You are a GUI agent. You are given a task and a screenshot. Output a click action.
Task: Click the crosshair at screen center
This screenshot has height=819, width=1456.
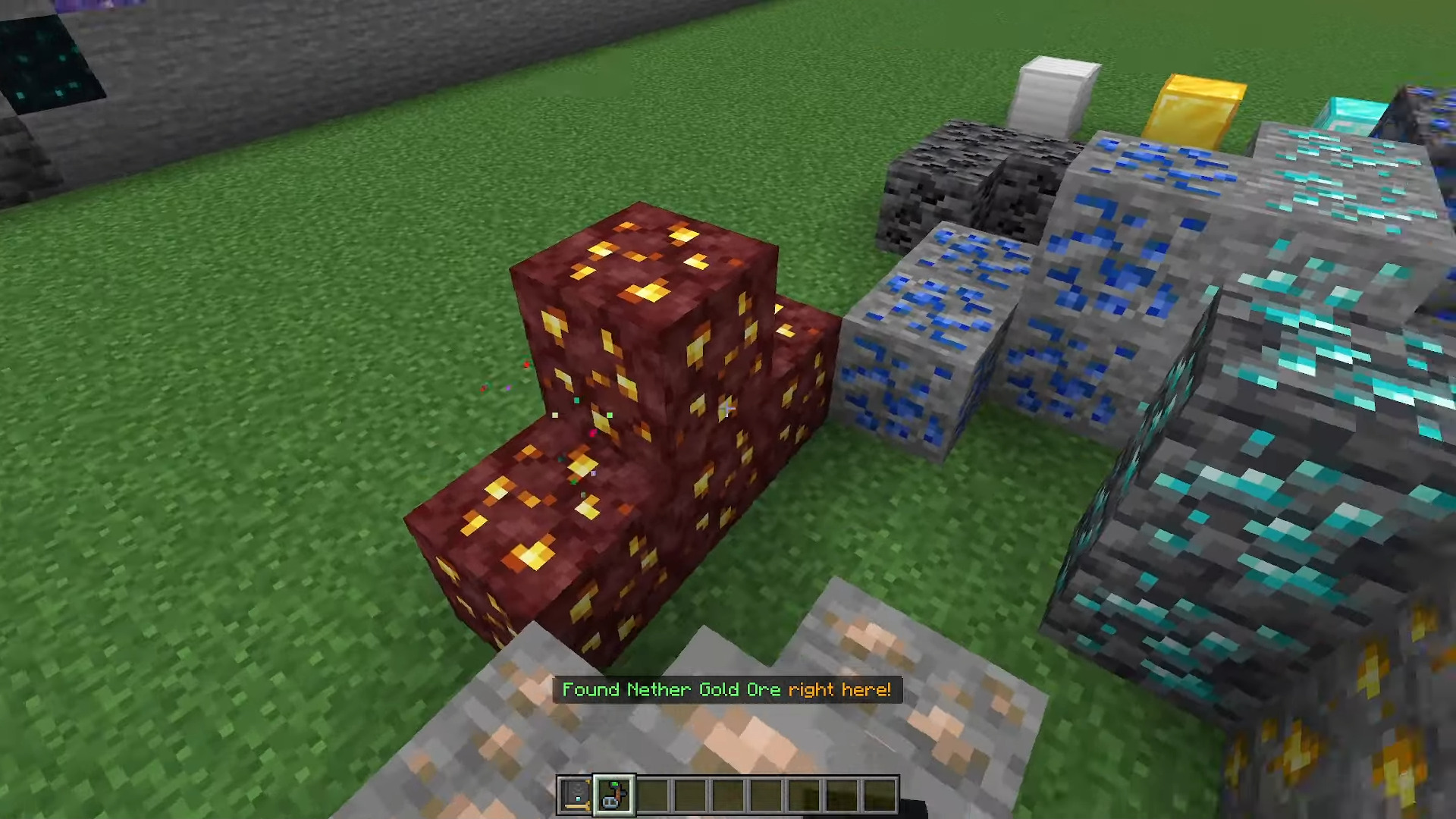(728, 409)
